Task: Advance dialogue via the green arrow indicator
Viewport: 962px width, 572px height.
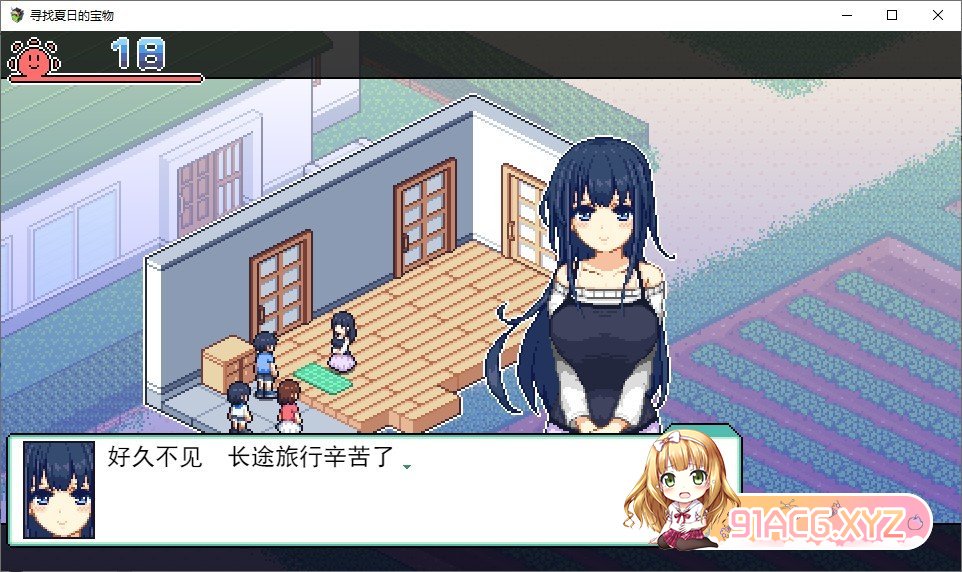Action: point(407,467)
